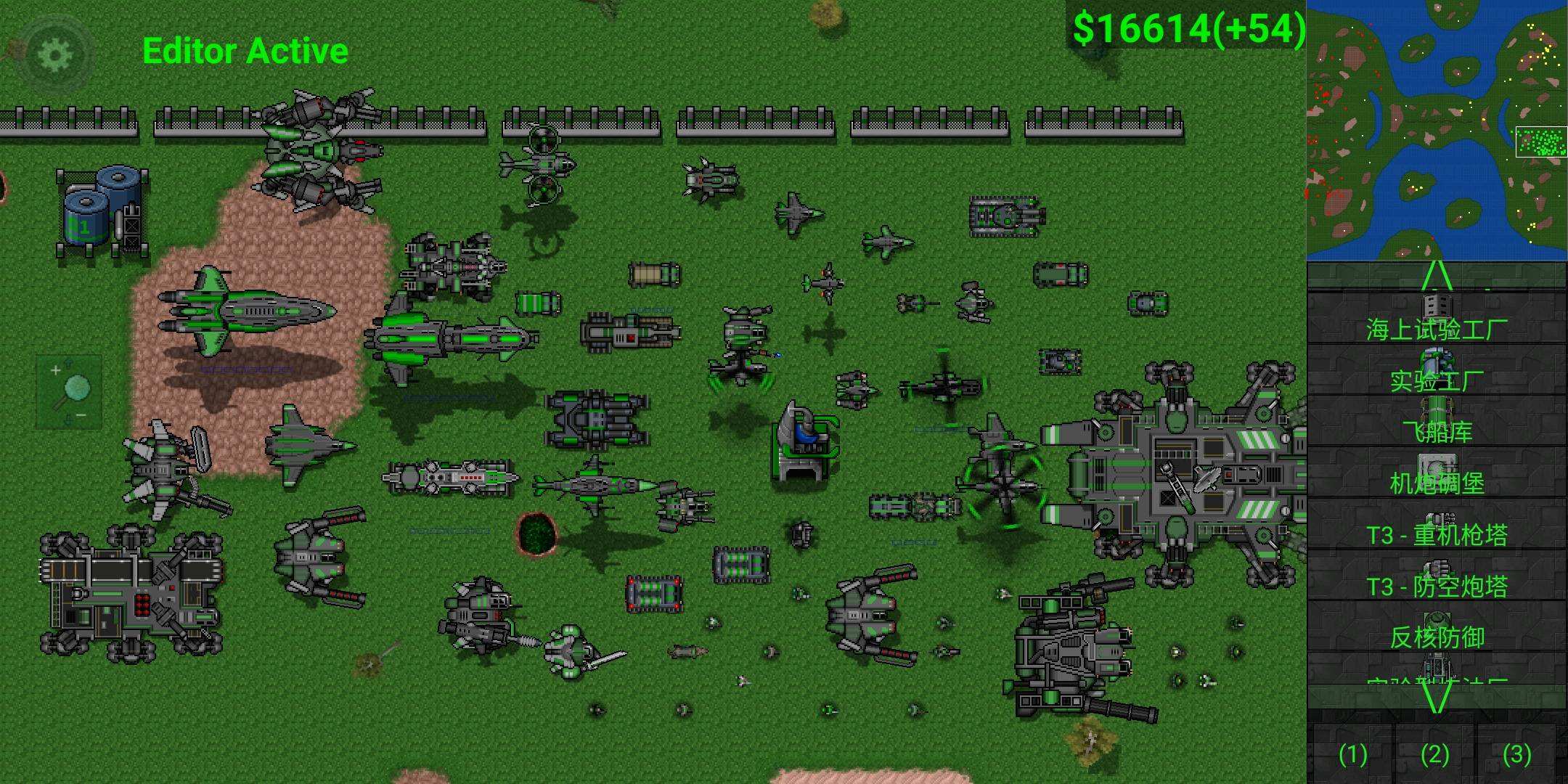1568x784 pixels.
Task: Select the 机炮碉堡 build entry
Action: click(x=1437, y=473)
